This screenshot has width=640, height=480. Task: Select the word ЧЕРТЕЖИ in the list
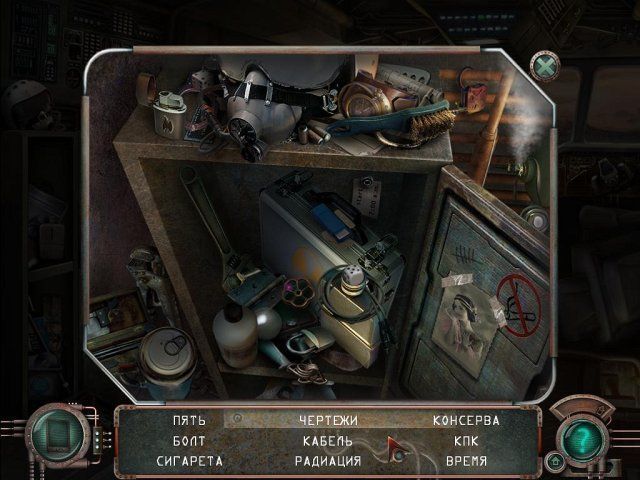click(328, 421)
